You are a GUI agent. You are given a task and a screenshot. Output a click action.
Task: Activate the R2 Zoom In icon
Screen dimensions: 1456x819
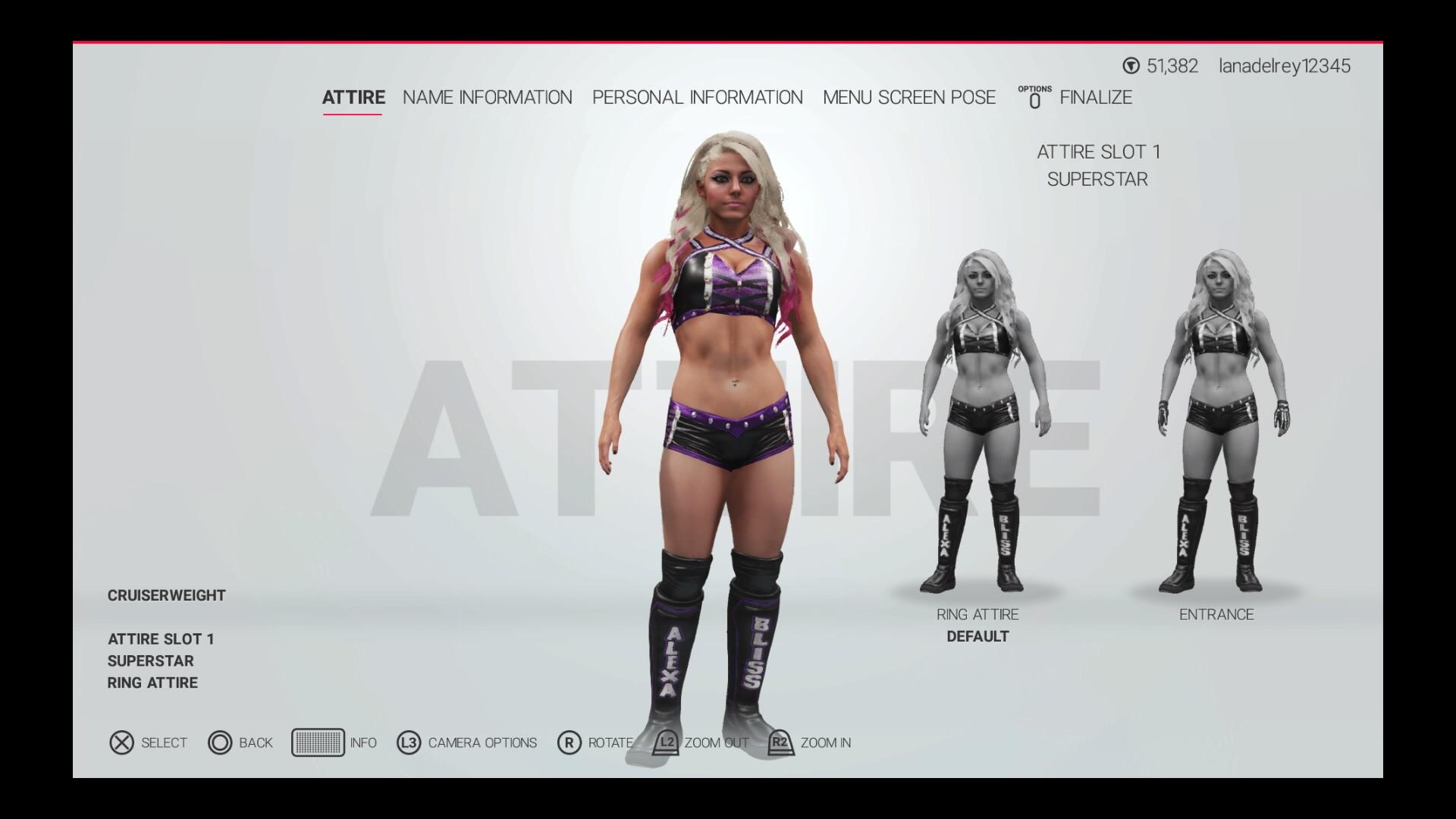click(x=780, y=743)
